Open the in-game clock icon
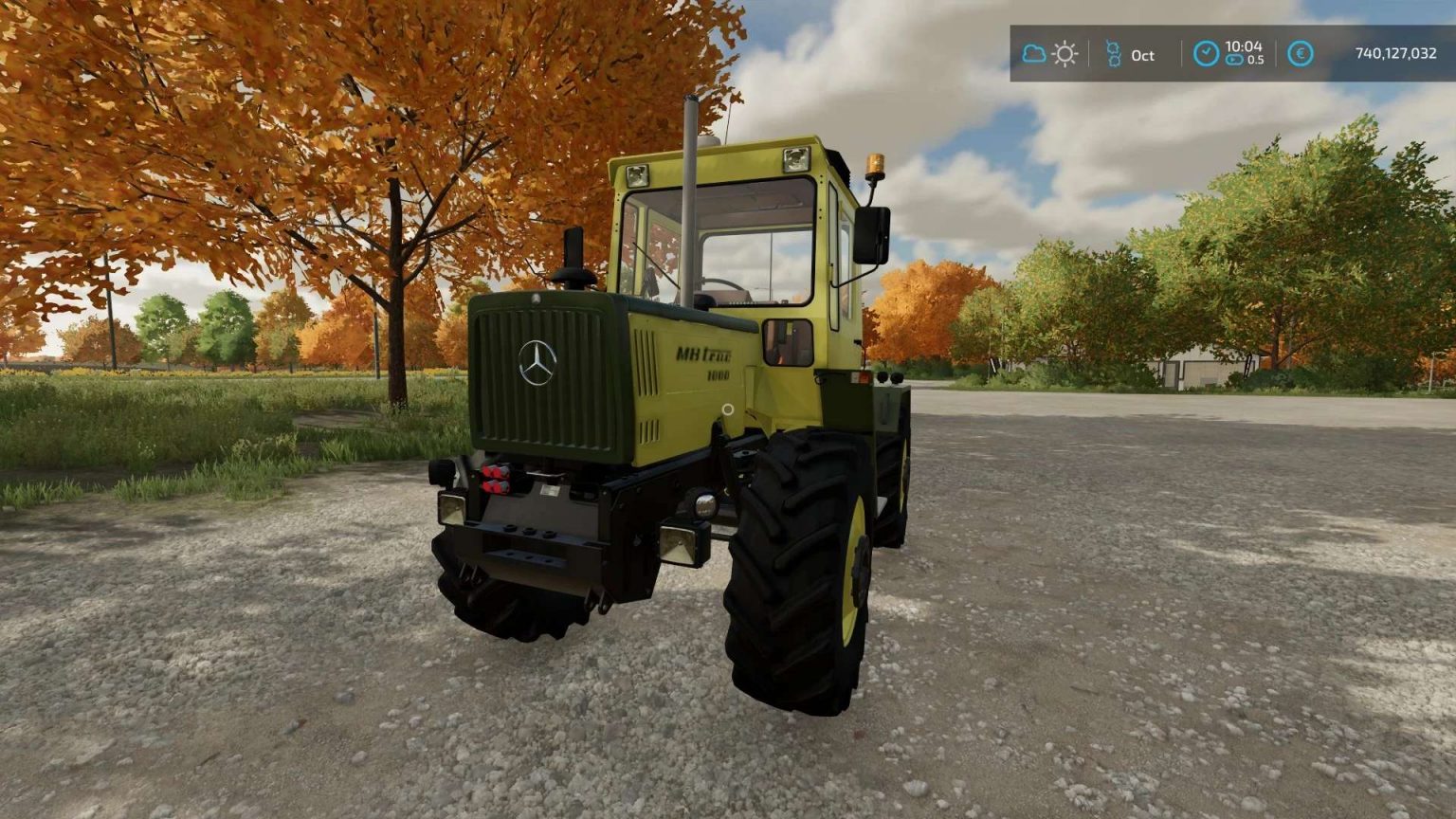 click(x=1208, y=52)
